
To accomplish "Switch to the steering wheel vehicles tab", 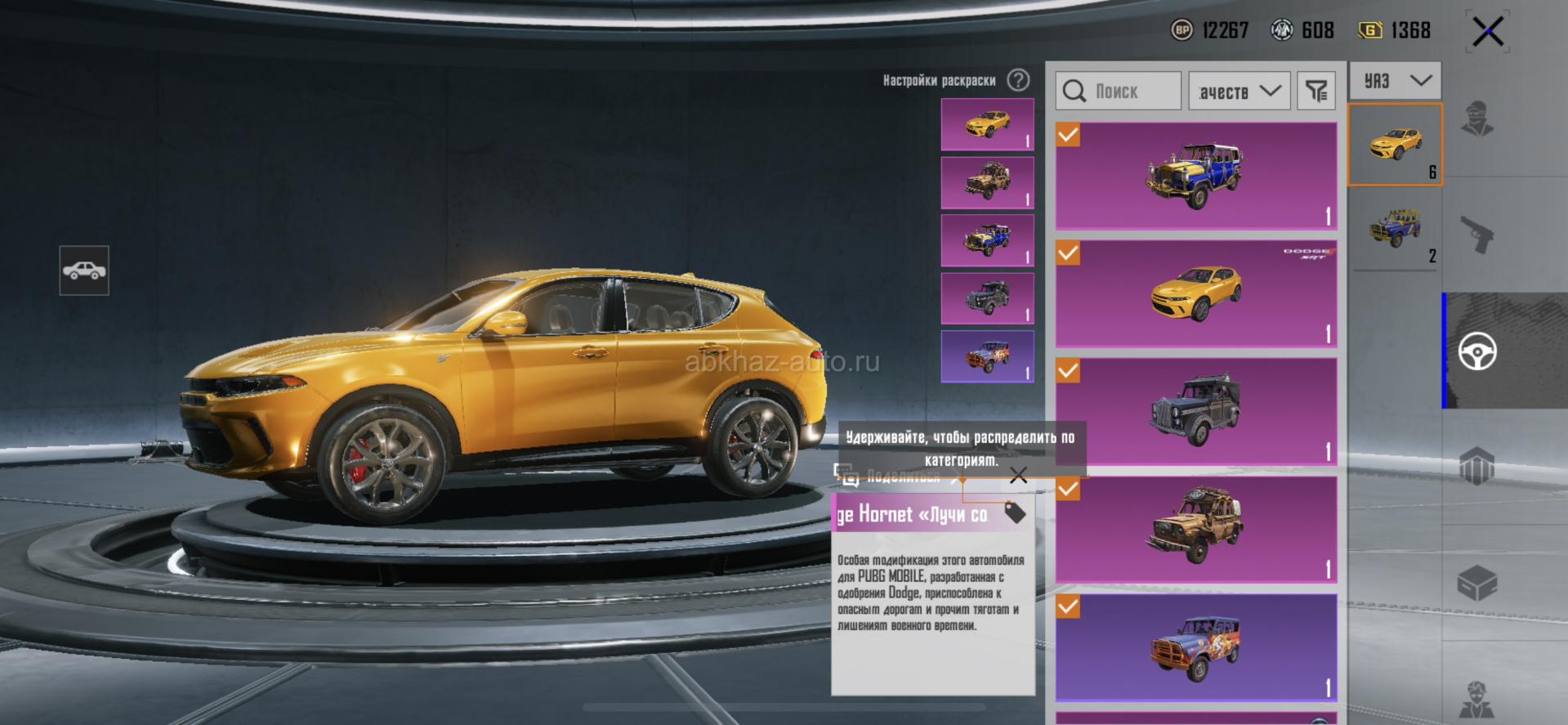I will pos(1477,351).
